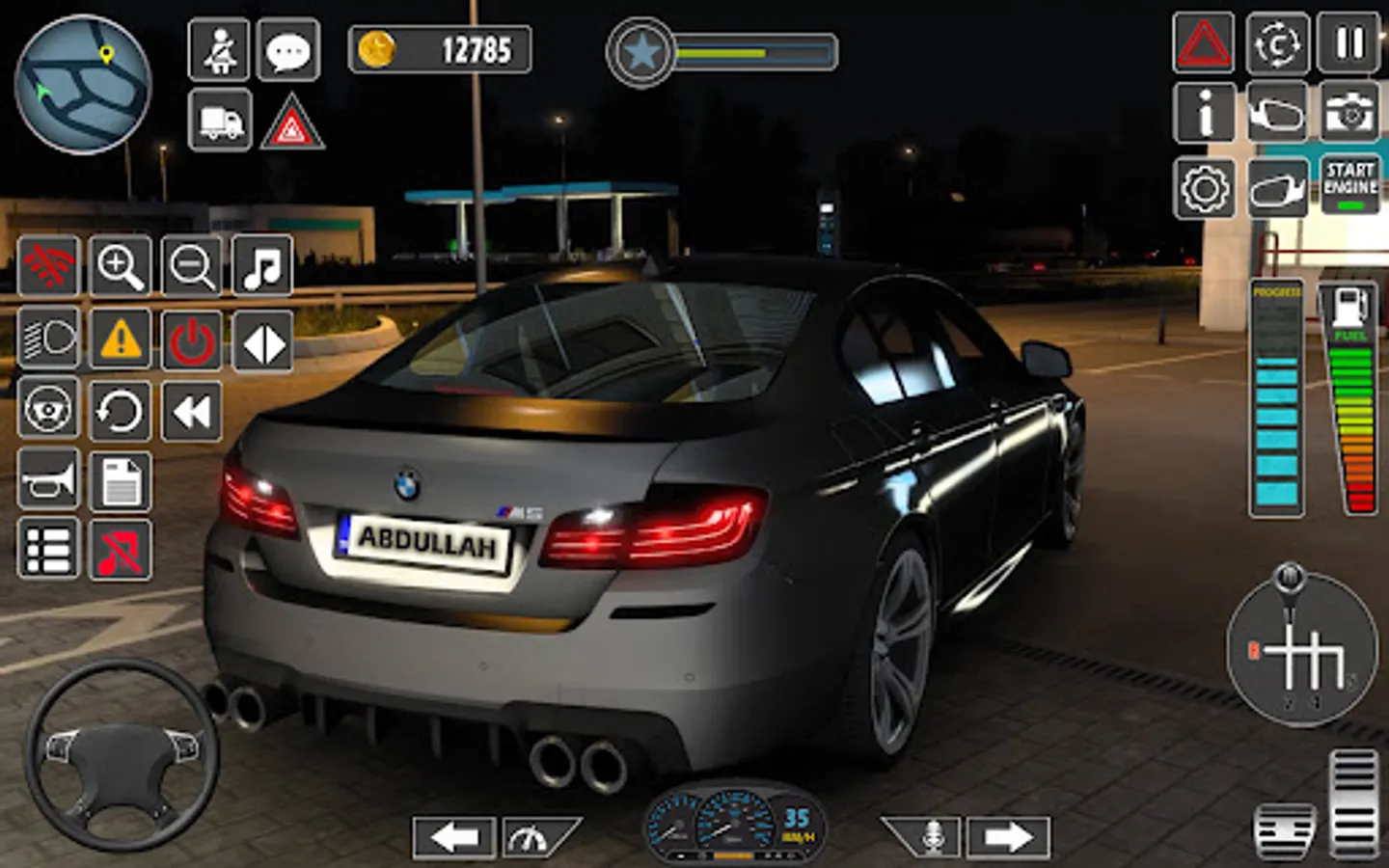
Task: Open the chat speech bubble
Action: (x=288, y=50)
